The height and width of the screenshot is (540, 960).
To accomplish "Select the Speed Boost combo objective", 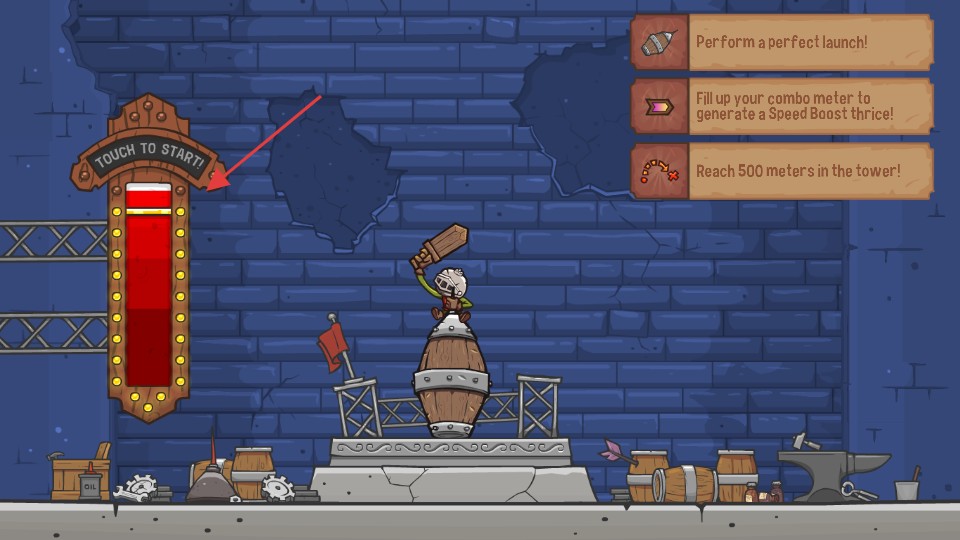I will click(781, 107).
